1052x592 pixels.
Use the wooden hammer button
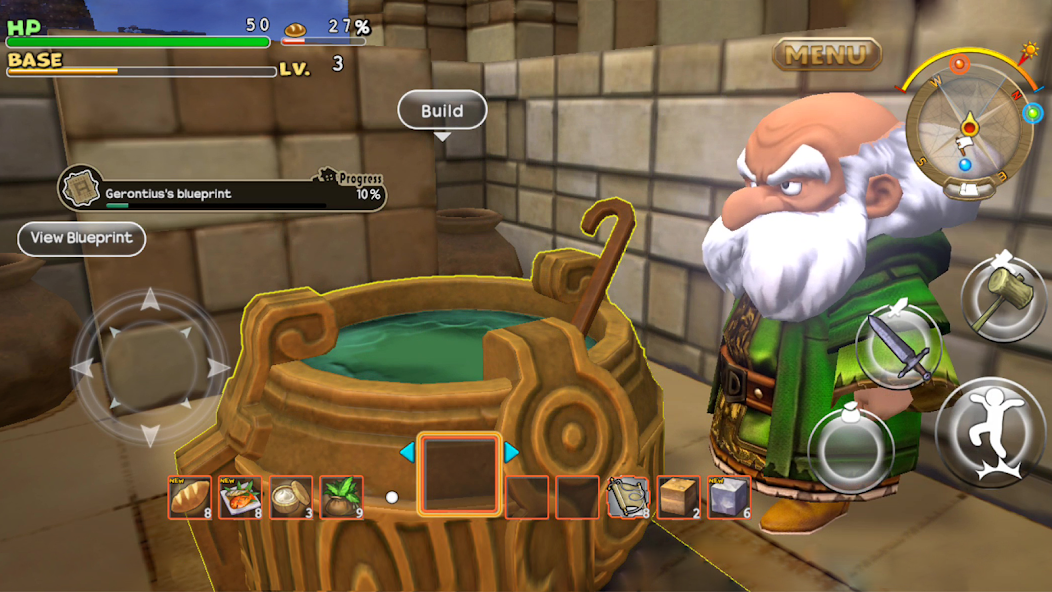coord(1003,298)
